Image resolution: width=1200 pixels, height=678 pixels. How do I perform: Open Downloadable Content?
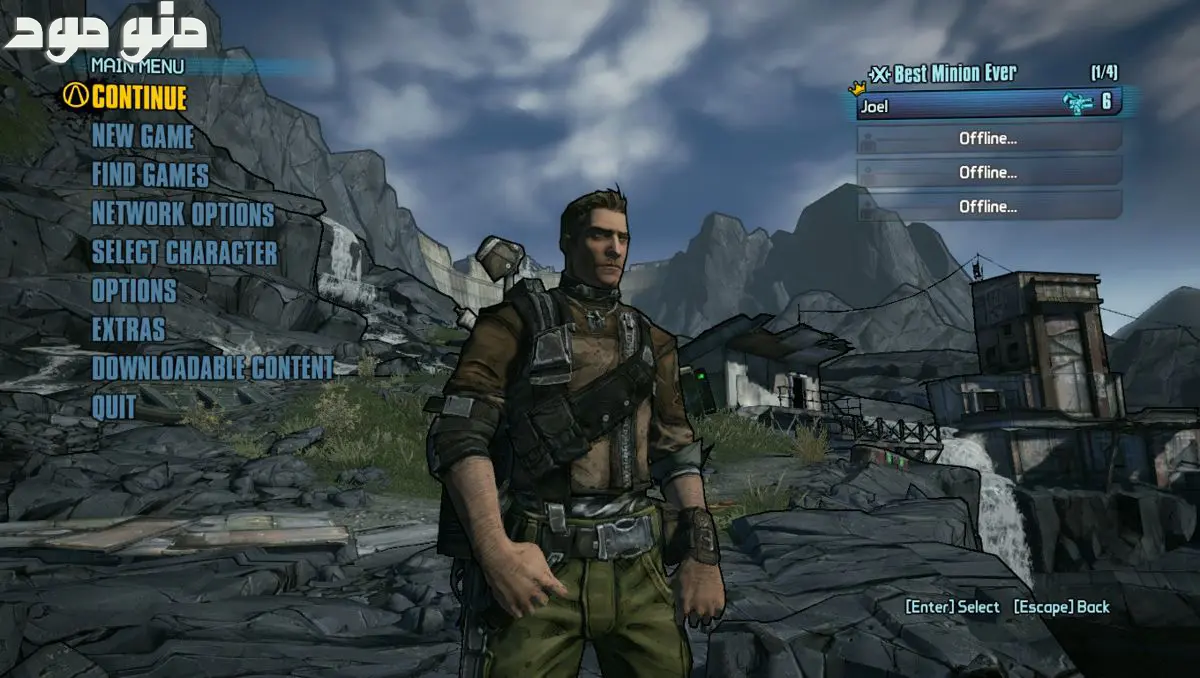coord(213,367)
